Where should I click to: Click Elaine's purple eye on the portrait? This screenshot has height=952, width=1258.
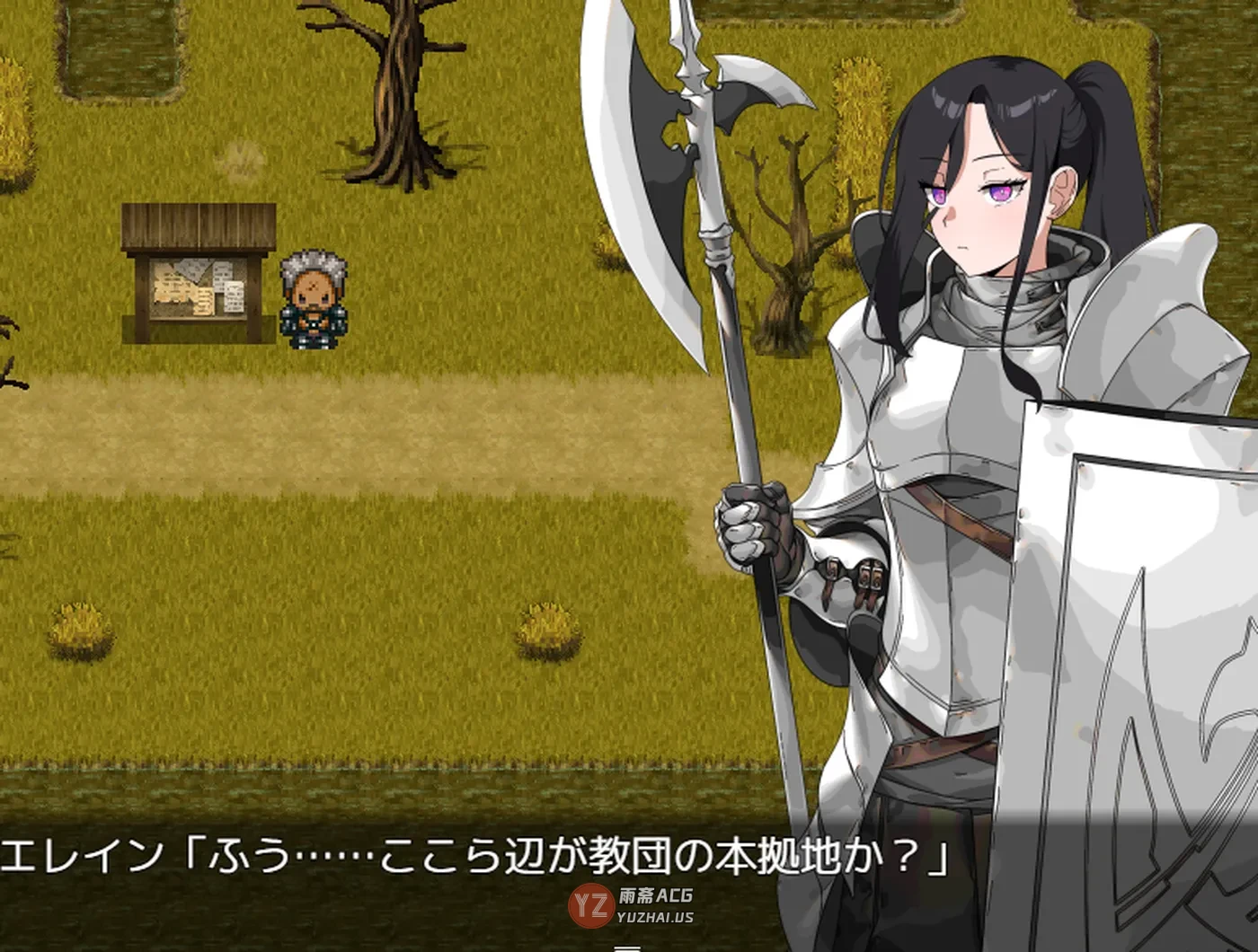[997, 191]
